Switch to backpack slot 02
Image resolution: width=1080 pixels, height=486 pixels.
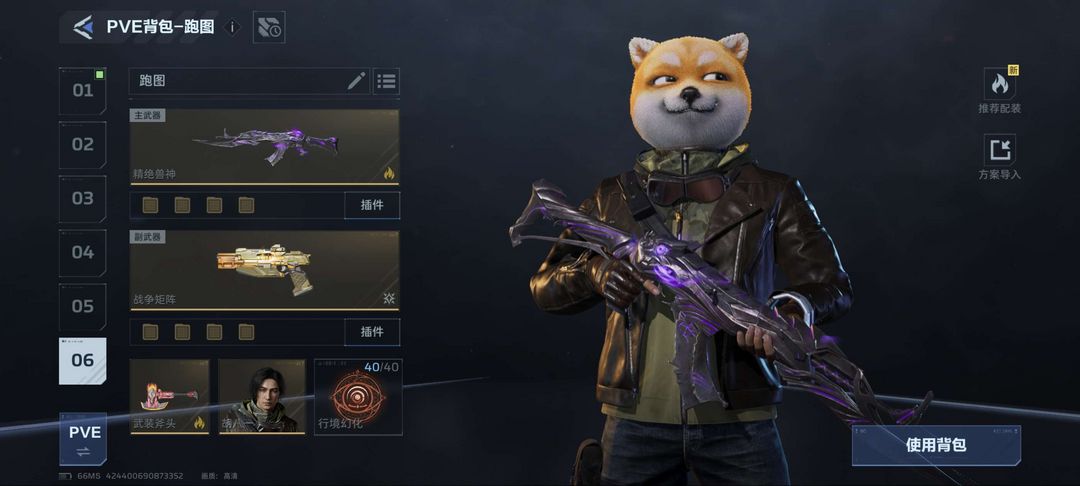pos(82,145)
